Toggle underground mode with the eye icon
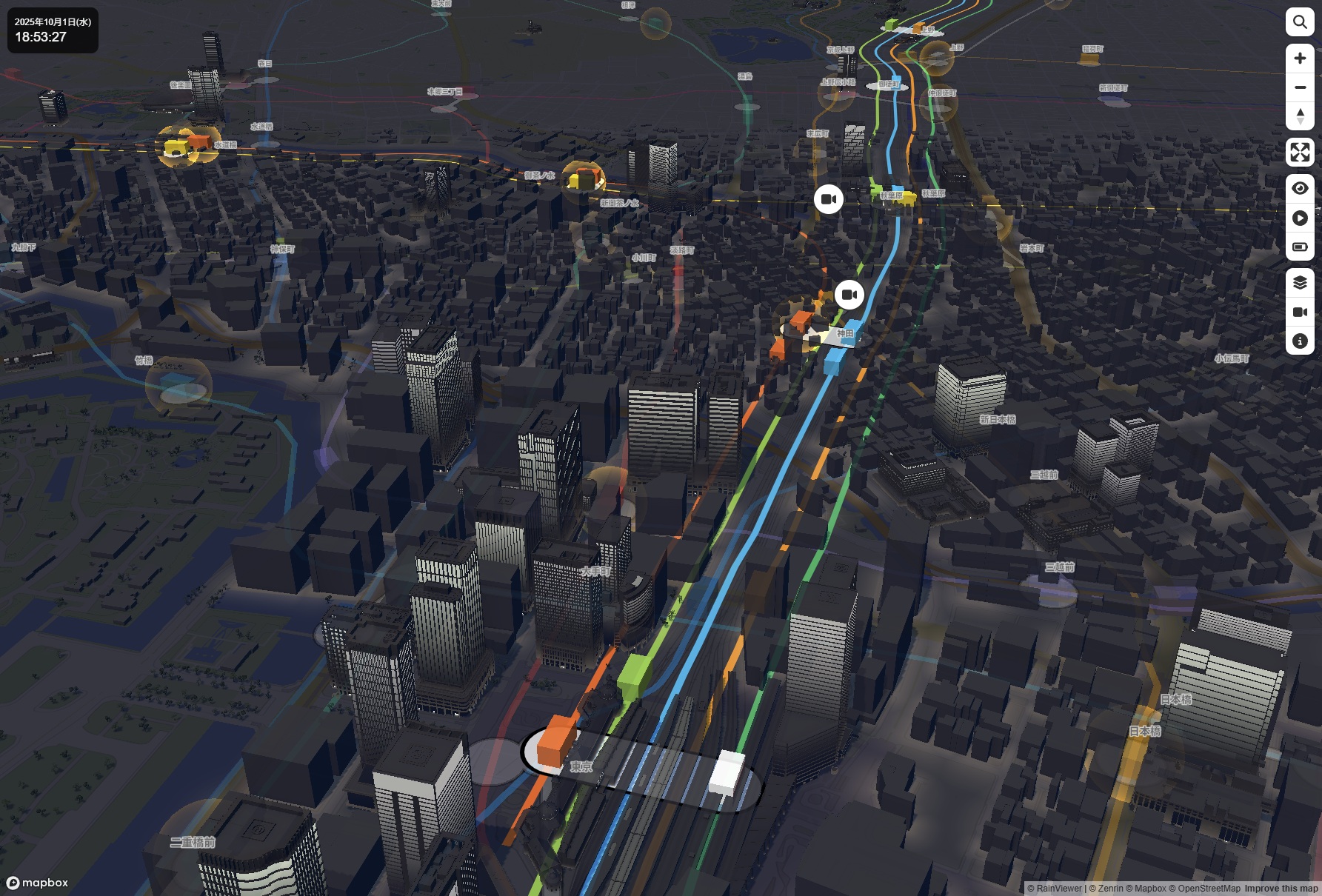 [x=1300, y=187]
